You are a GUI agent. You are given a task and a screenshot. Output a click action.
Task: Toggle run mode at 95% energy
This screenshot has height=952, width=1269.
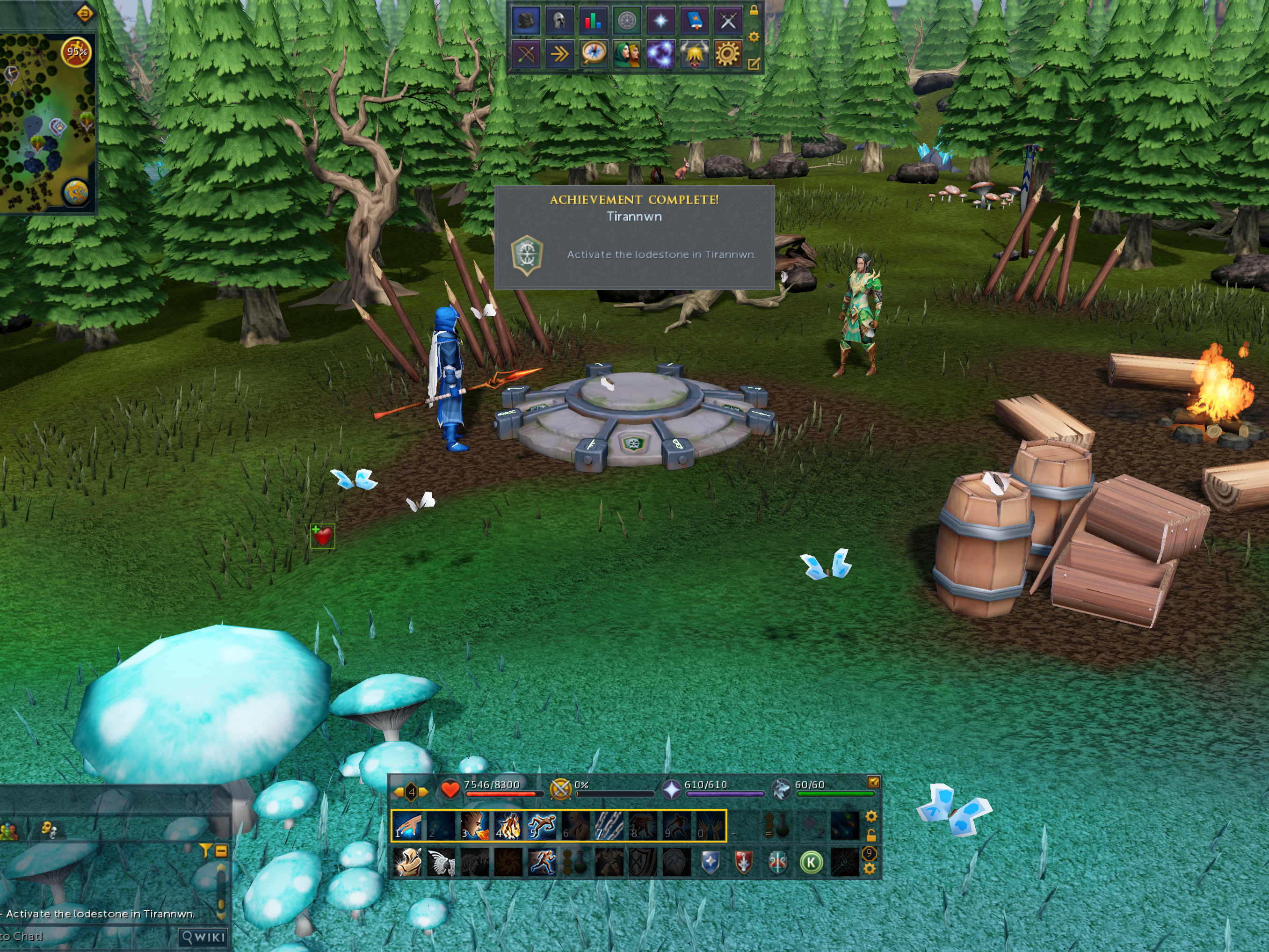click(76, 52)
